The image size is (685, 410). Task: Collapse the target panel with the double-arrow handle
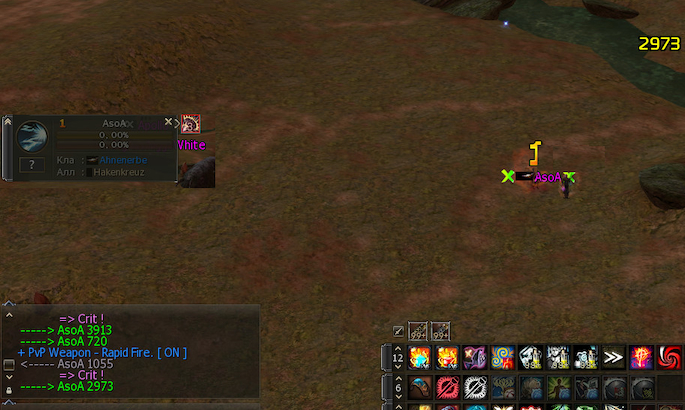point(7,122)
